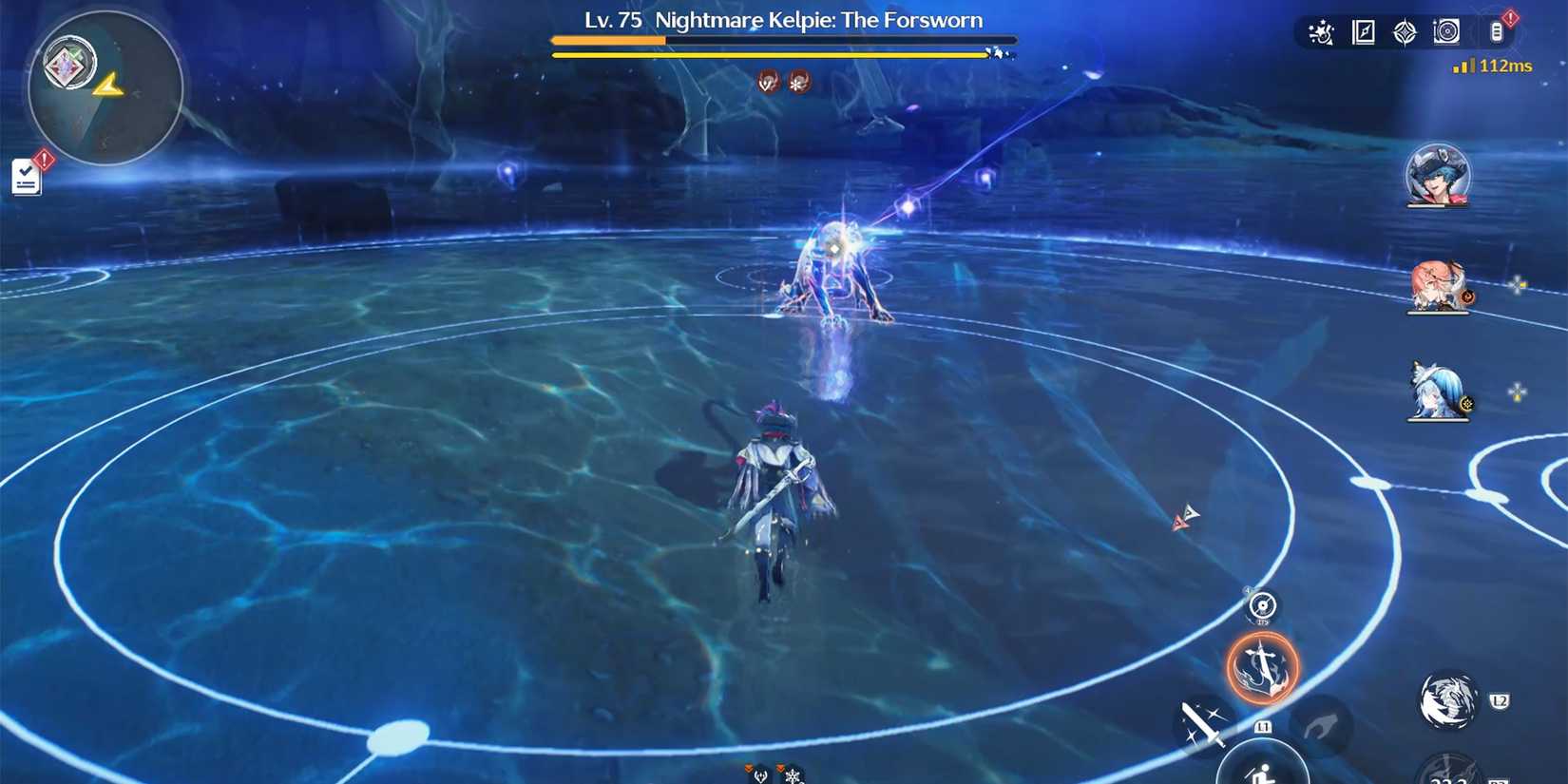Tap the frost status effect icon near boss bar
The width and height of the screenshot is (1568, 784).
coord(795,82)
